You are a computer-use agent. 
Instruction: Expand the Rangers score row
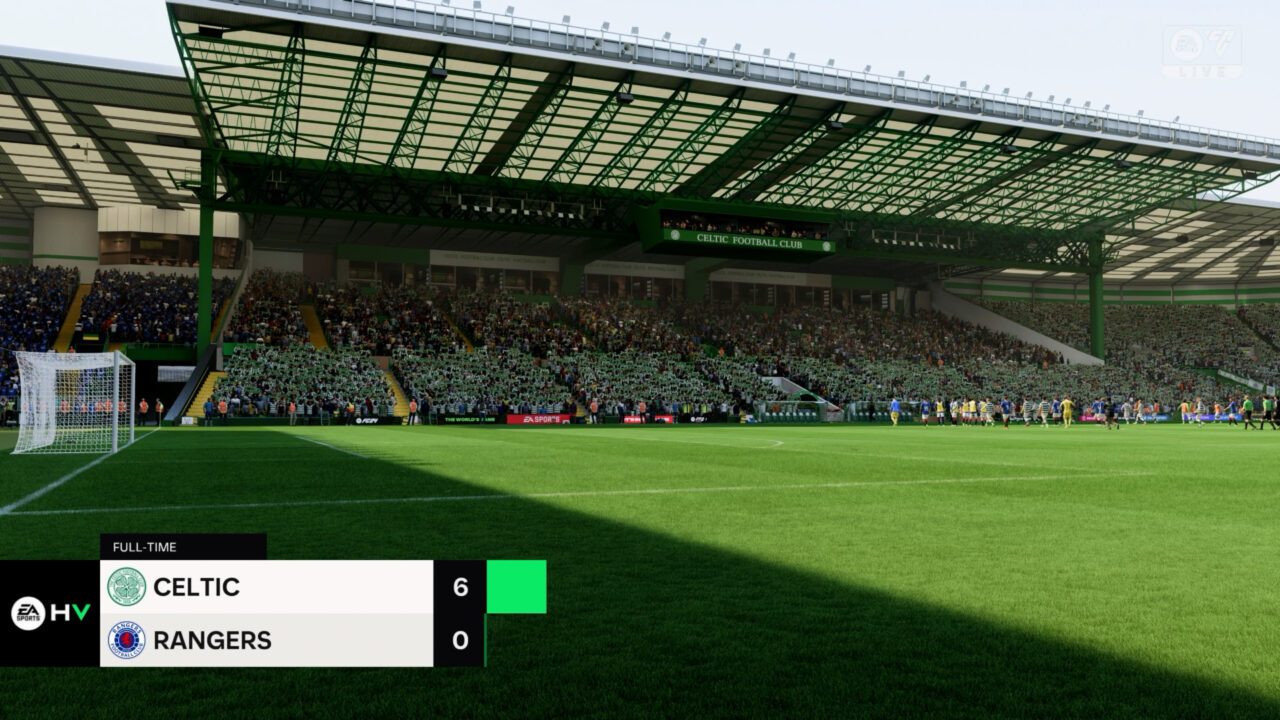tap(290, 640)
